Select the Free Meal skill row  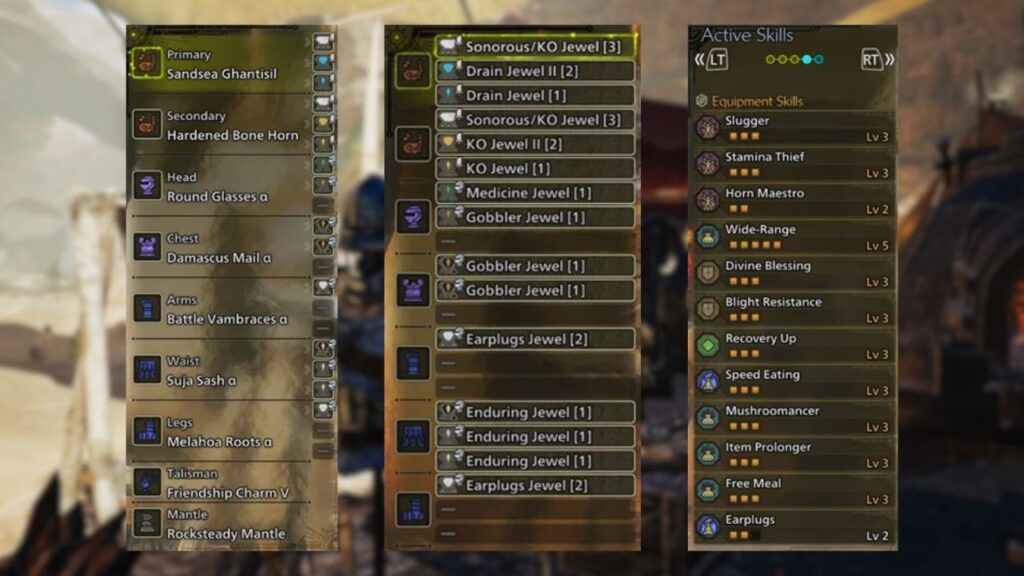point(792,491)
